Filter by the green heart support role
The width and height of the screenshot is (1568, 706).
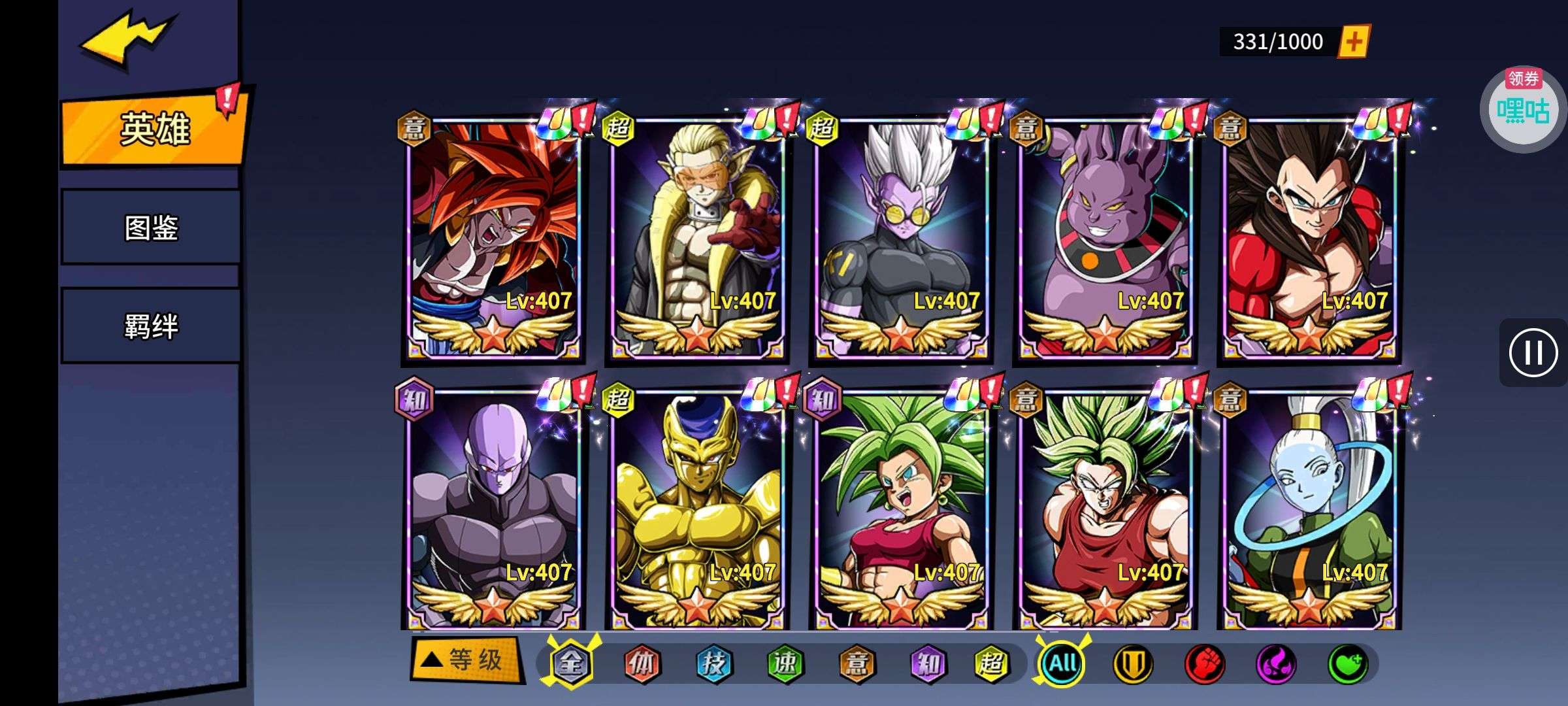point(1347,664)
